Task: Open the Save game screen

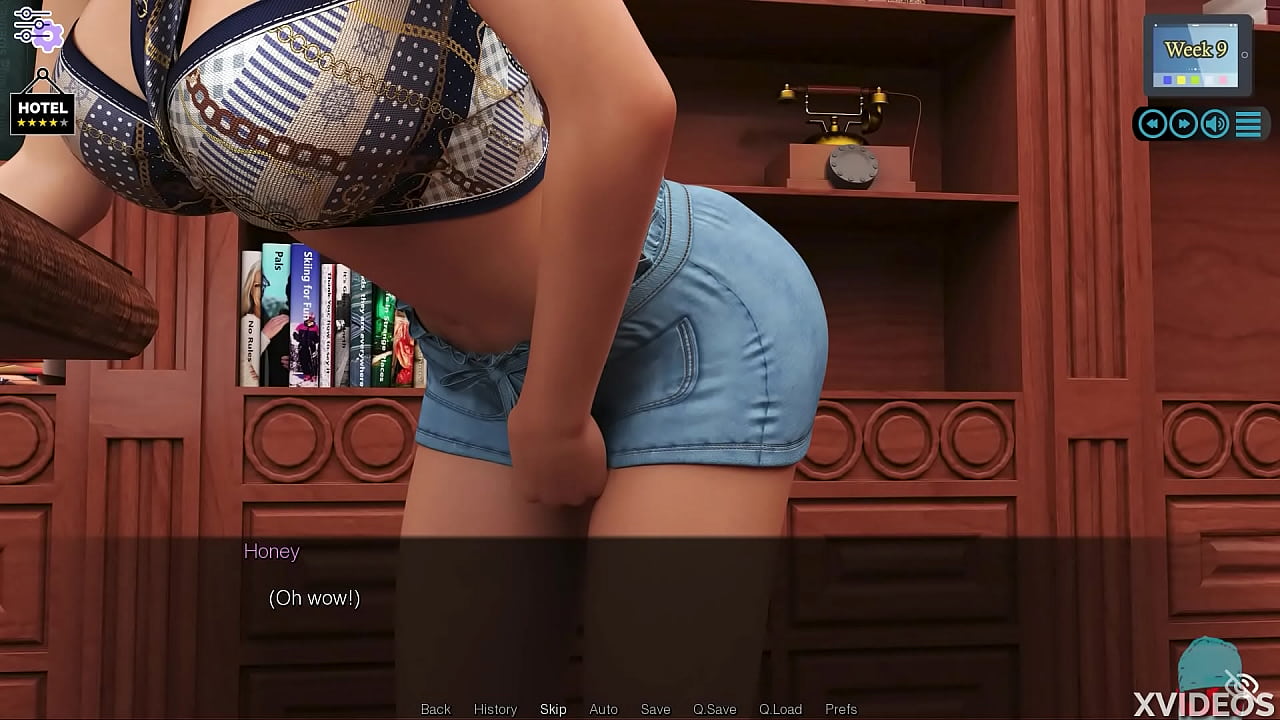Action: pyautogui.click(x=655, y=709)
